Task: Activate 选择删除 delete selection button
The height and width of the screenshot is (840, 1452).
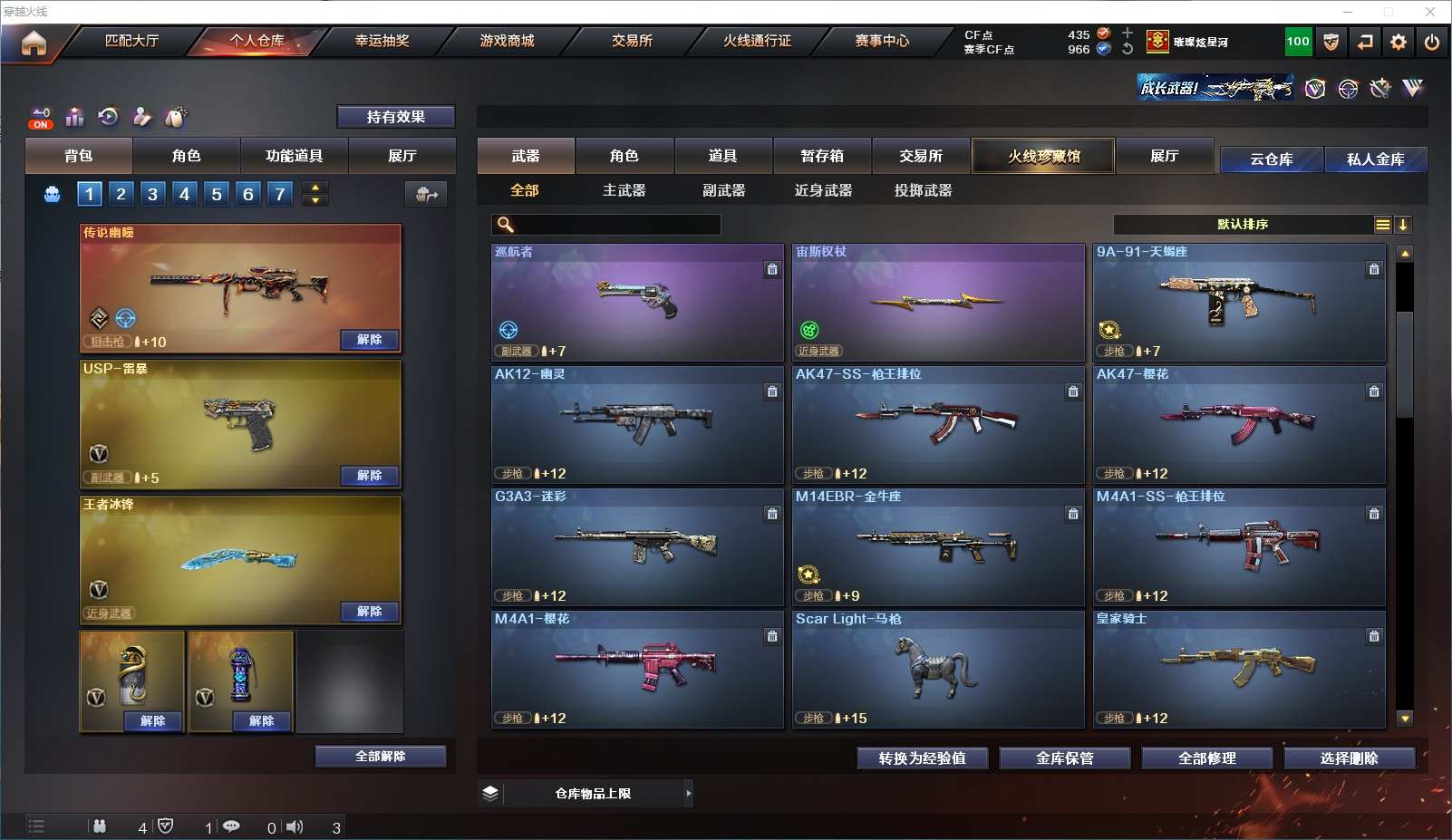Action: pos(1349,758)
